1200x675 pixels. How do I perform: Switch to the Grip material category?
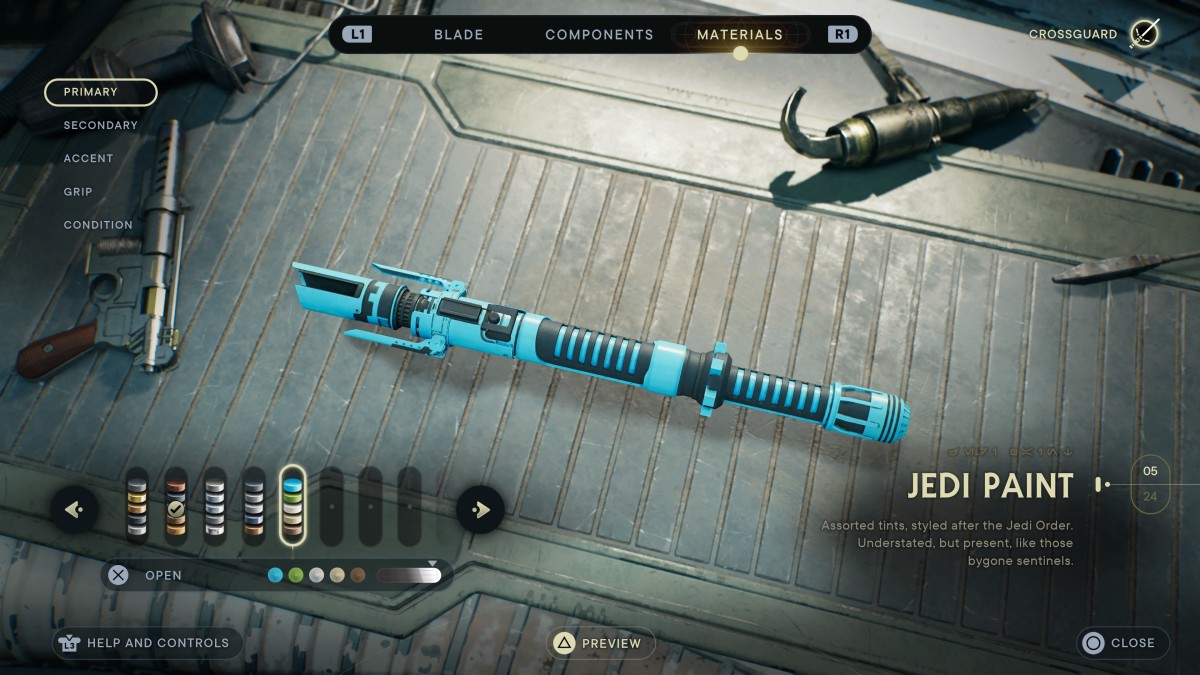78,191
